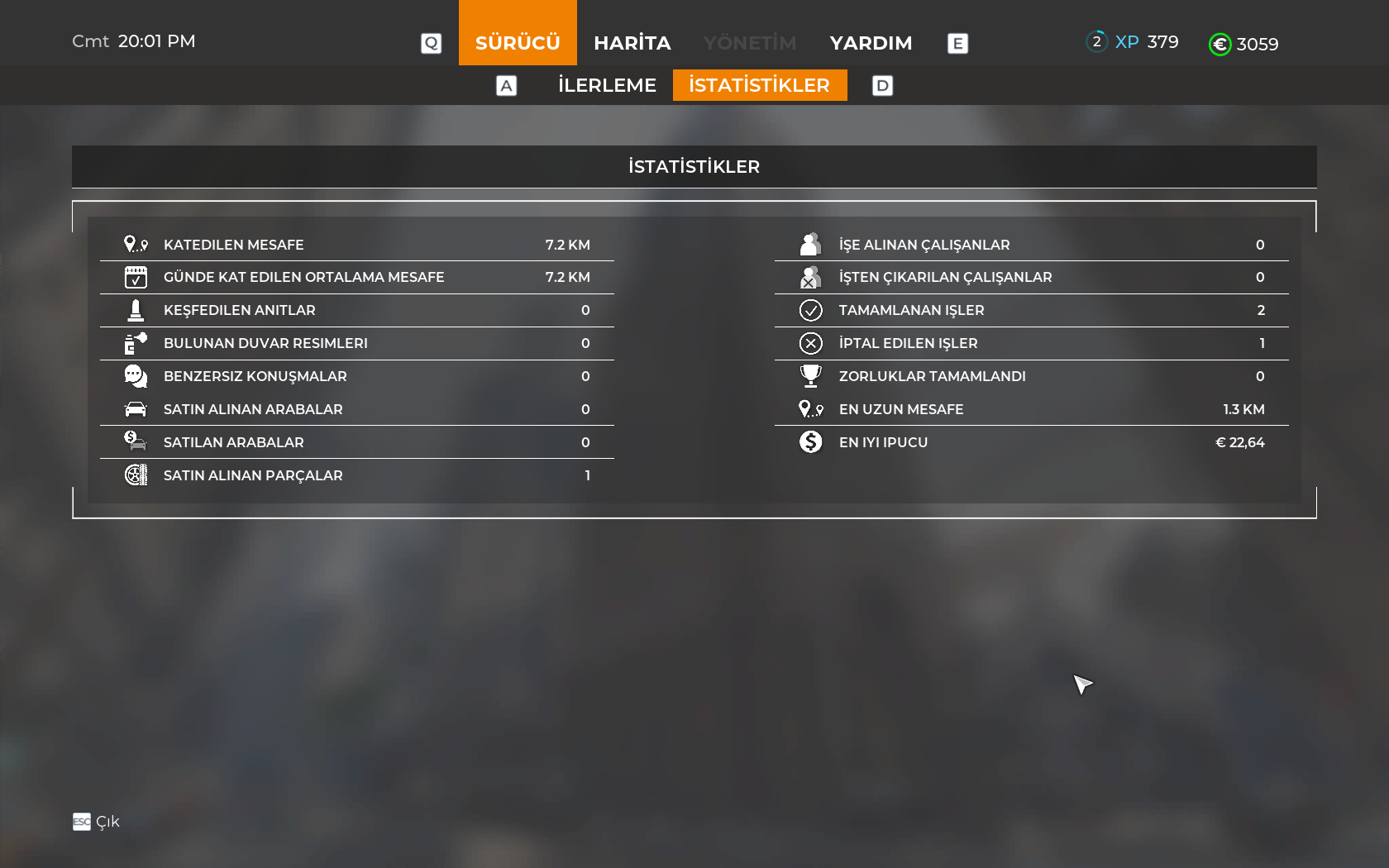Switch to the SÜRÜCÜ tab

click(518, 42)
